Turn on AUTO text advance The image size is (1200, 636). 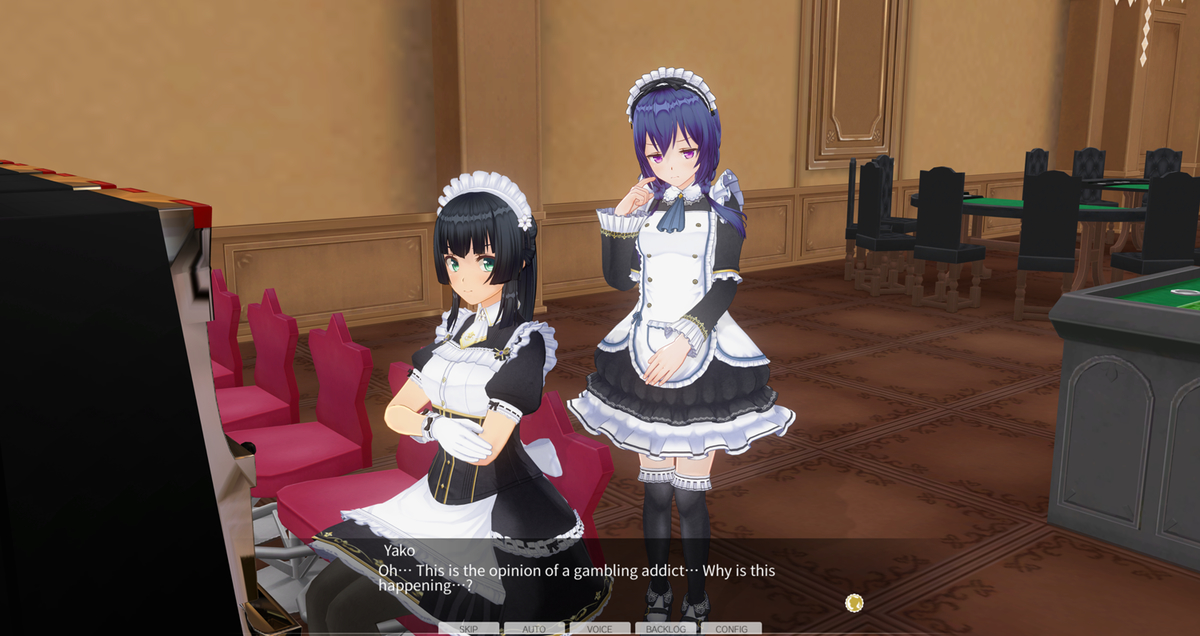click(534, 629)
